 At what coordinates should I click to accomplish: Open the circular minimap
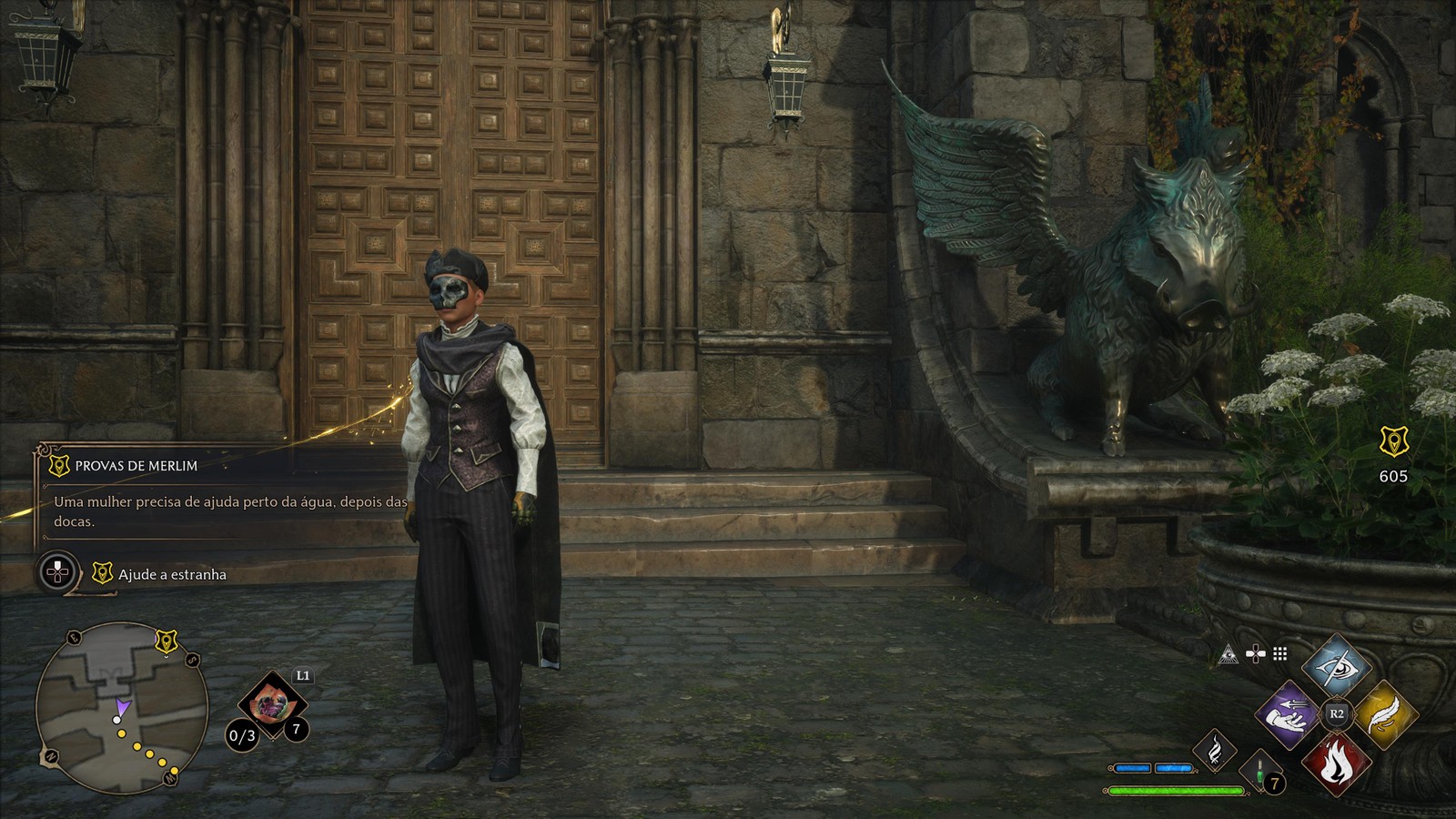click(x=121, y=708)
